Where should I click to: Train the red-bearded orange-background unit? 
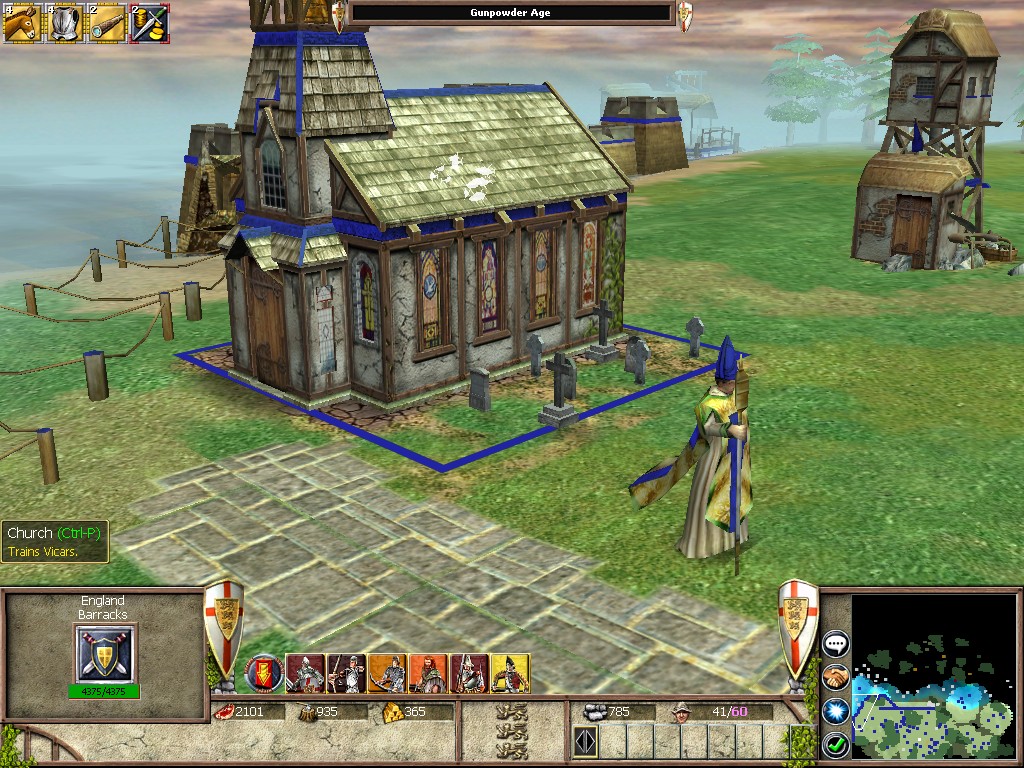click(x=428, y=673)
